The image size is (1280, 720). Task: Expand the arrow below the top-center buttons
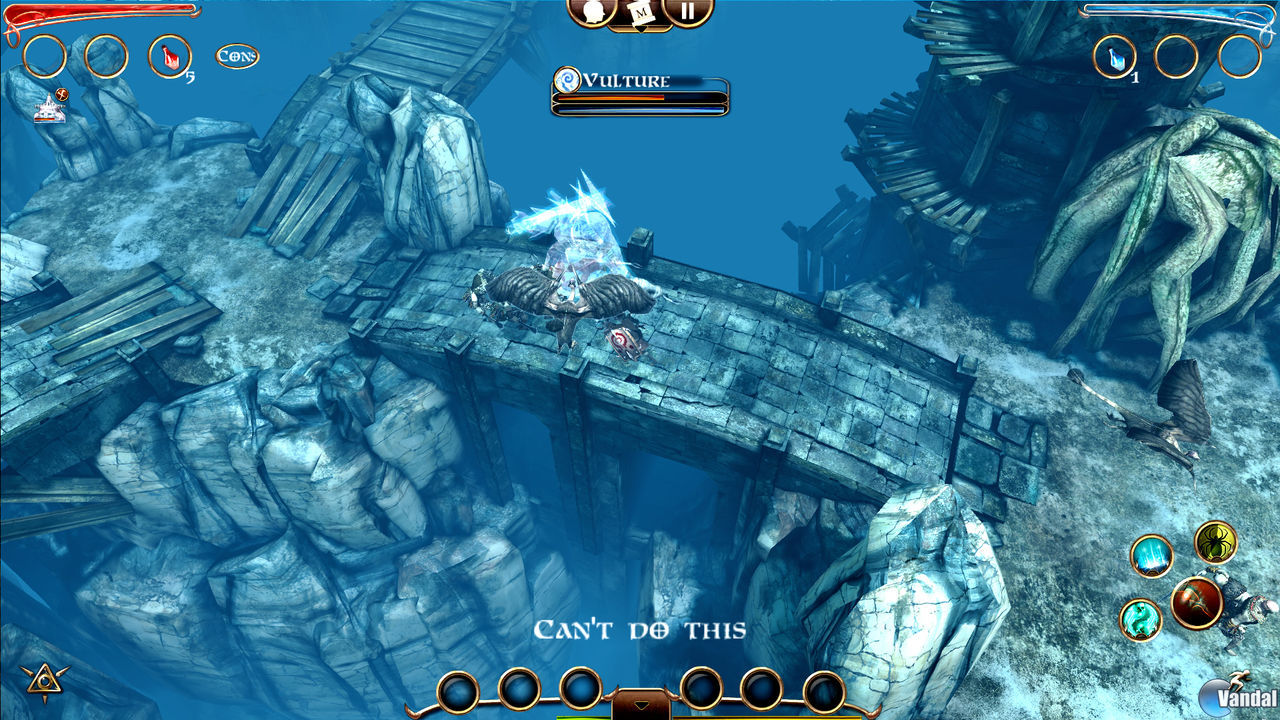[x=640, y=28]
